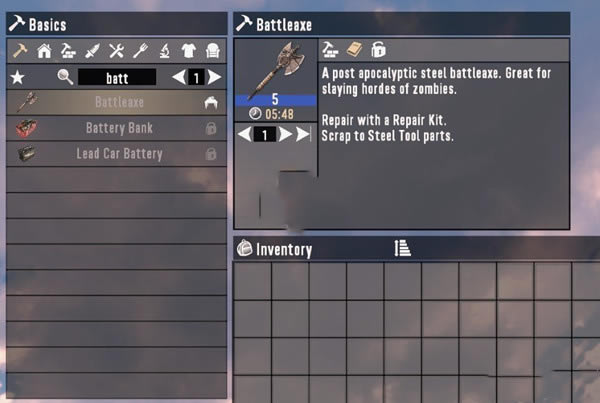Decrease the Battleaxe craft quantity
600x403 pixels.
(244, 134)
